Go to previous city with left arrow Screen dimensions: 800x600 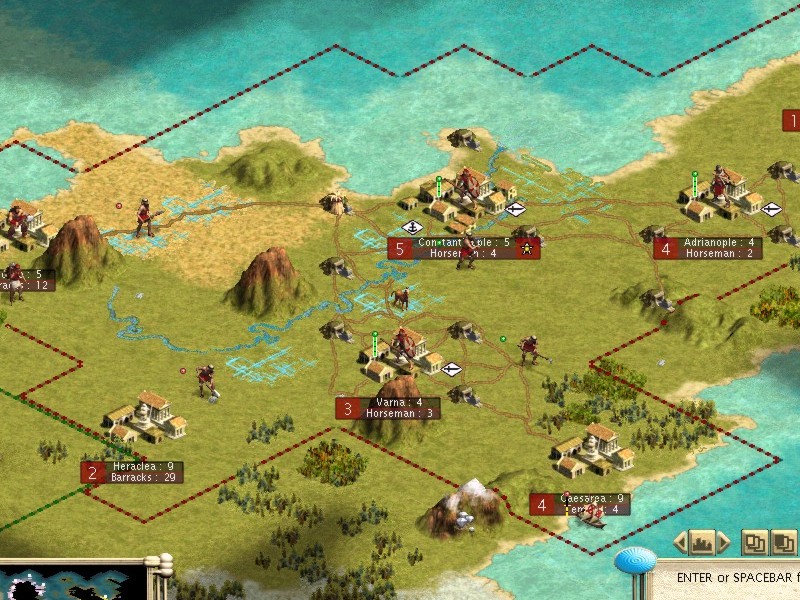click(x=680, y=543)
